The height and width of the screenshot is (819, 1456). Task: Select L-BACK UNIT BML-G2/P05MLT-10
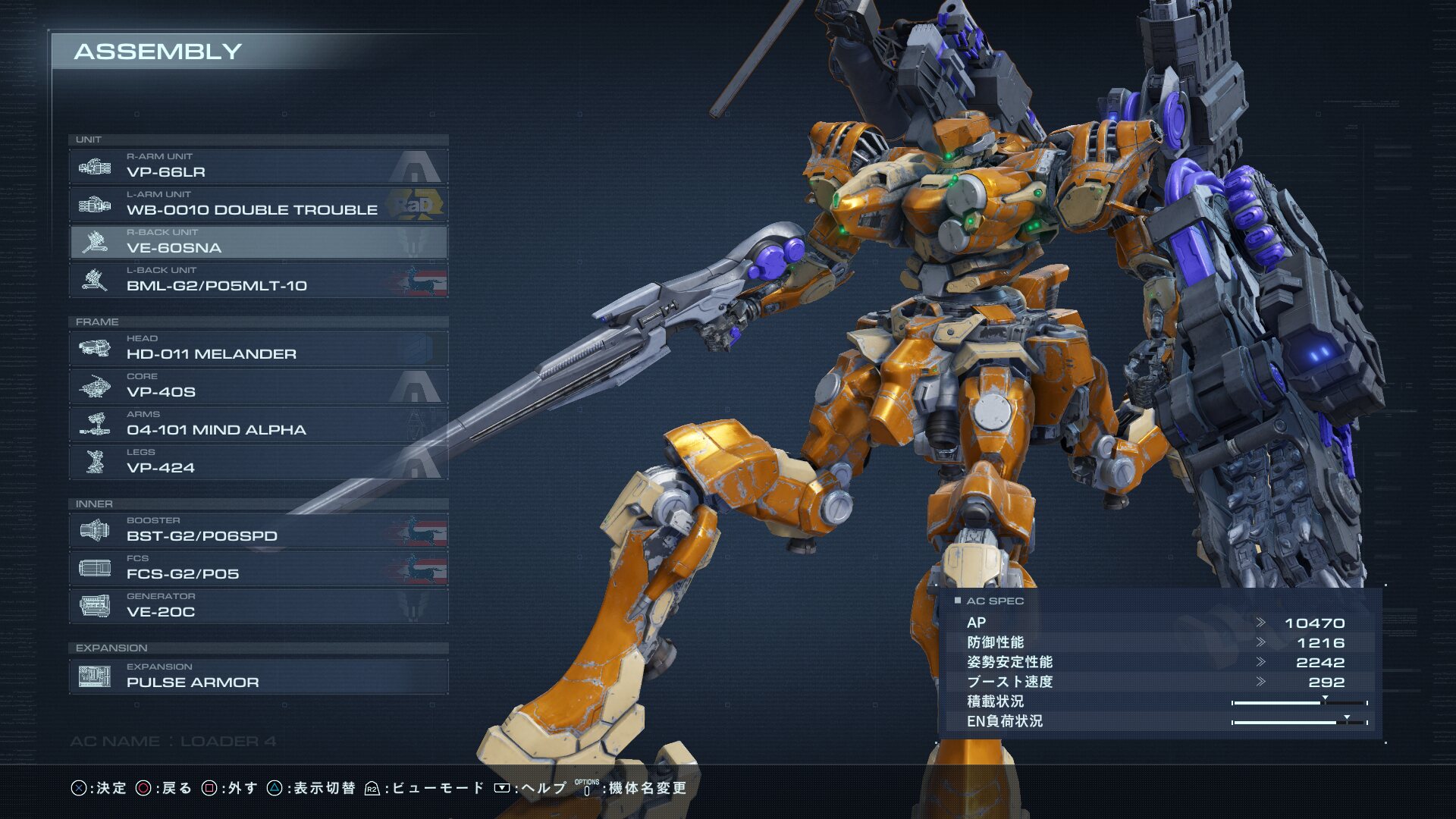pos(258,280)
